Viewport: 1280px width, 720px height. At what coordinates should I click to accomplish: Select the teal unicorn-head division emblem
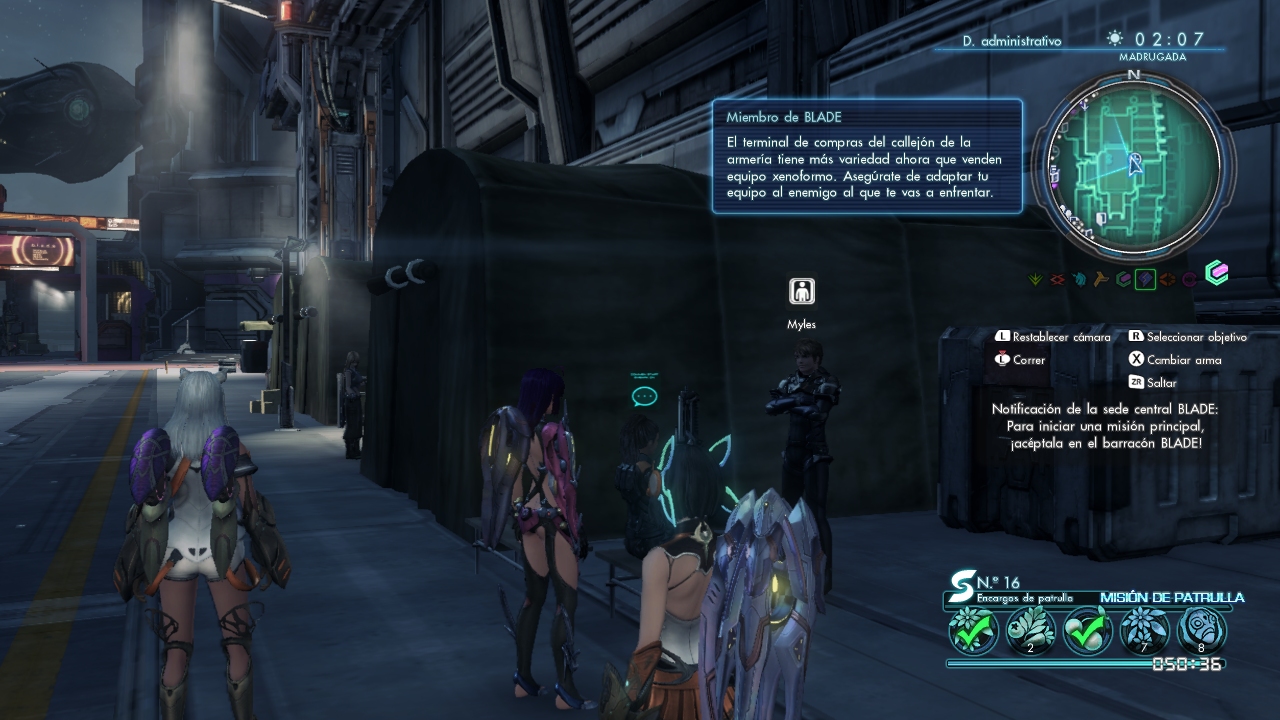pyautogui.click(x=1079, y=279)
